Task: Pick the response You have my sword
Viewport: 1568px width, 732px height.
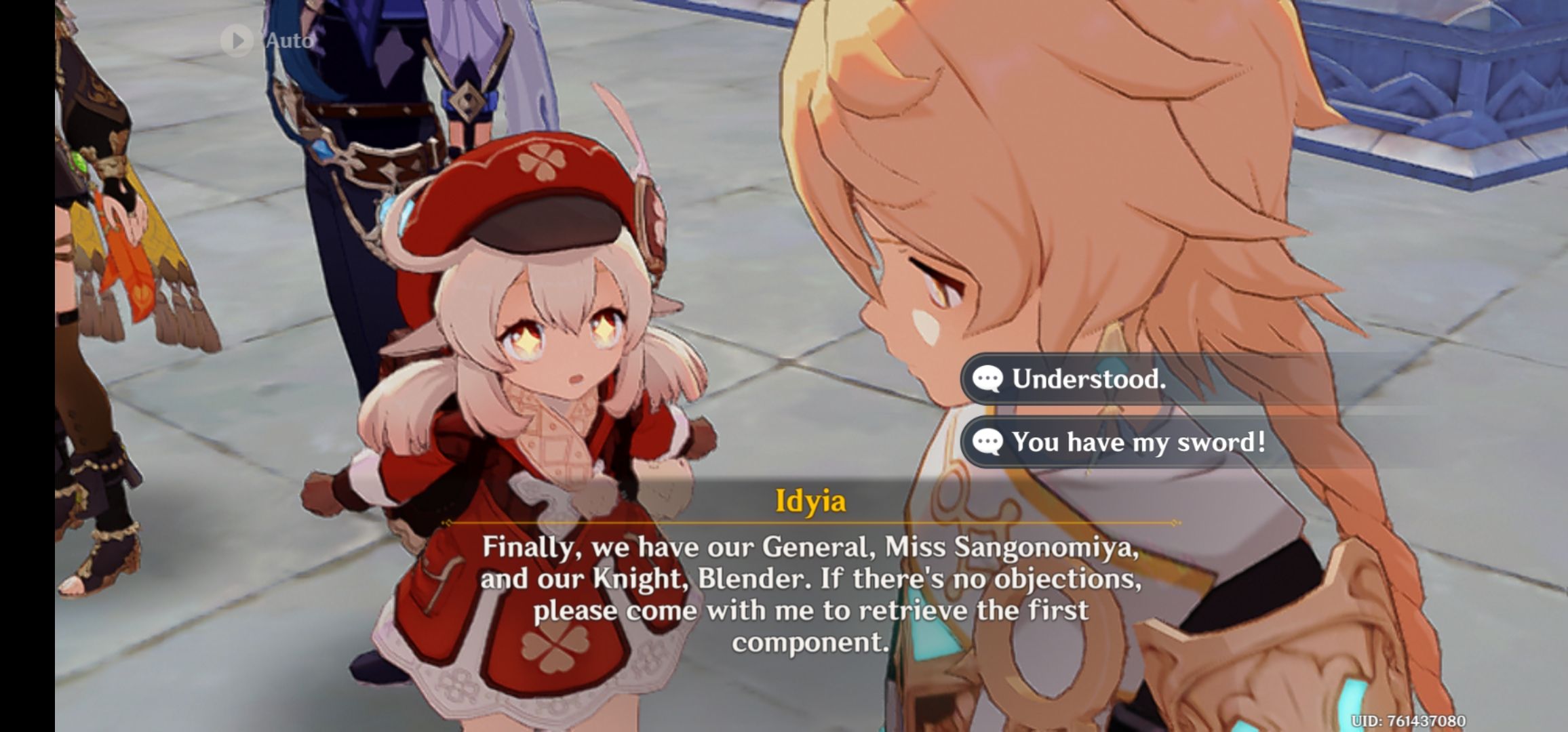Action: click(x=1139, y=442)
